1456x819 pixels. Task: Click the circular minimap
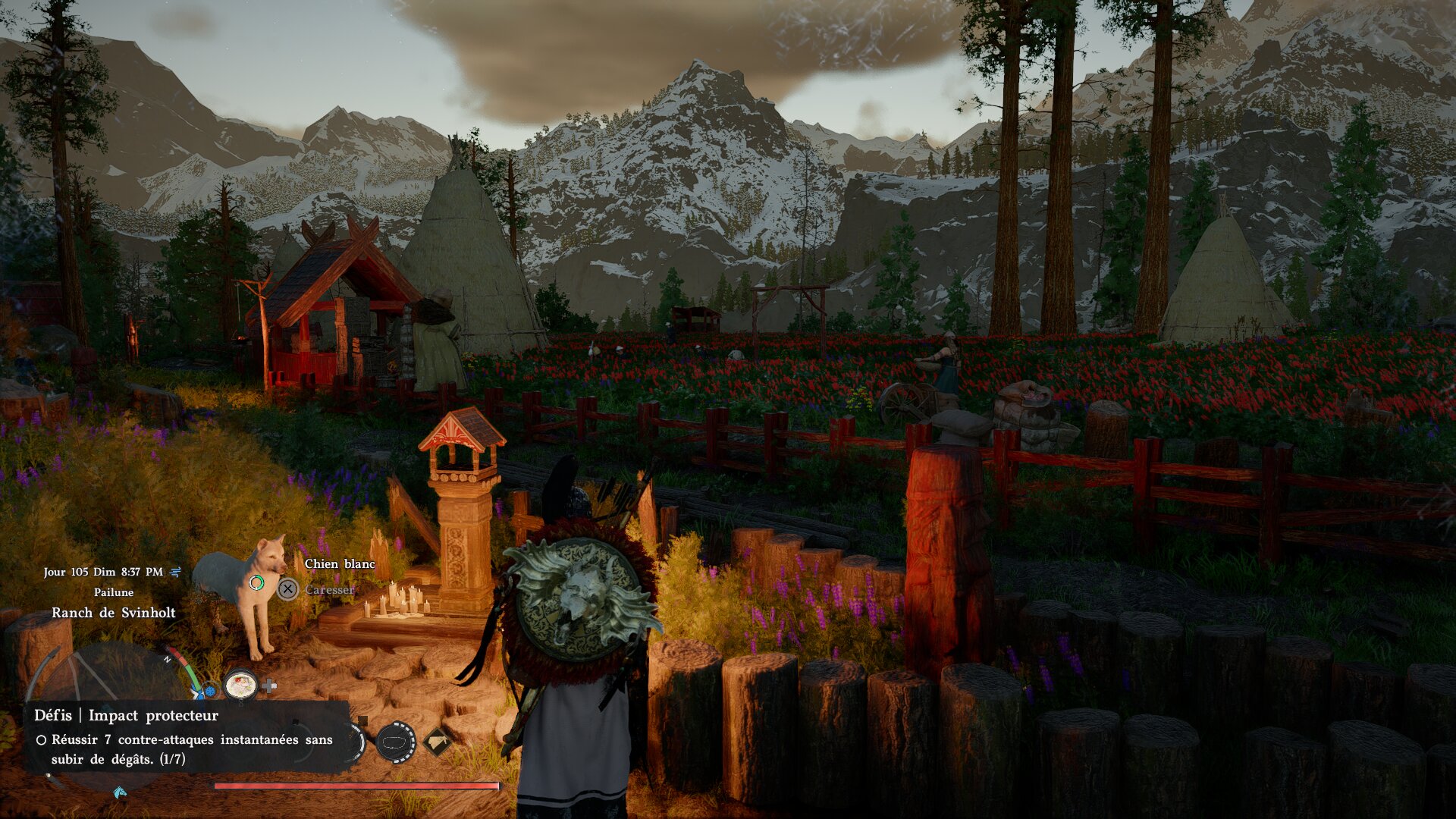point(106,682)
